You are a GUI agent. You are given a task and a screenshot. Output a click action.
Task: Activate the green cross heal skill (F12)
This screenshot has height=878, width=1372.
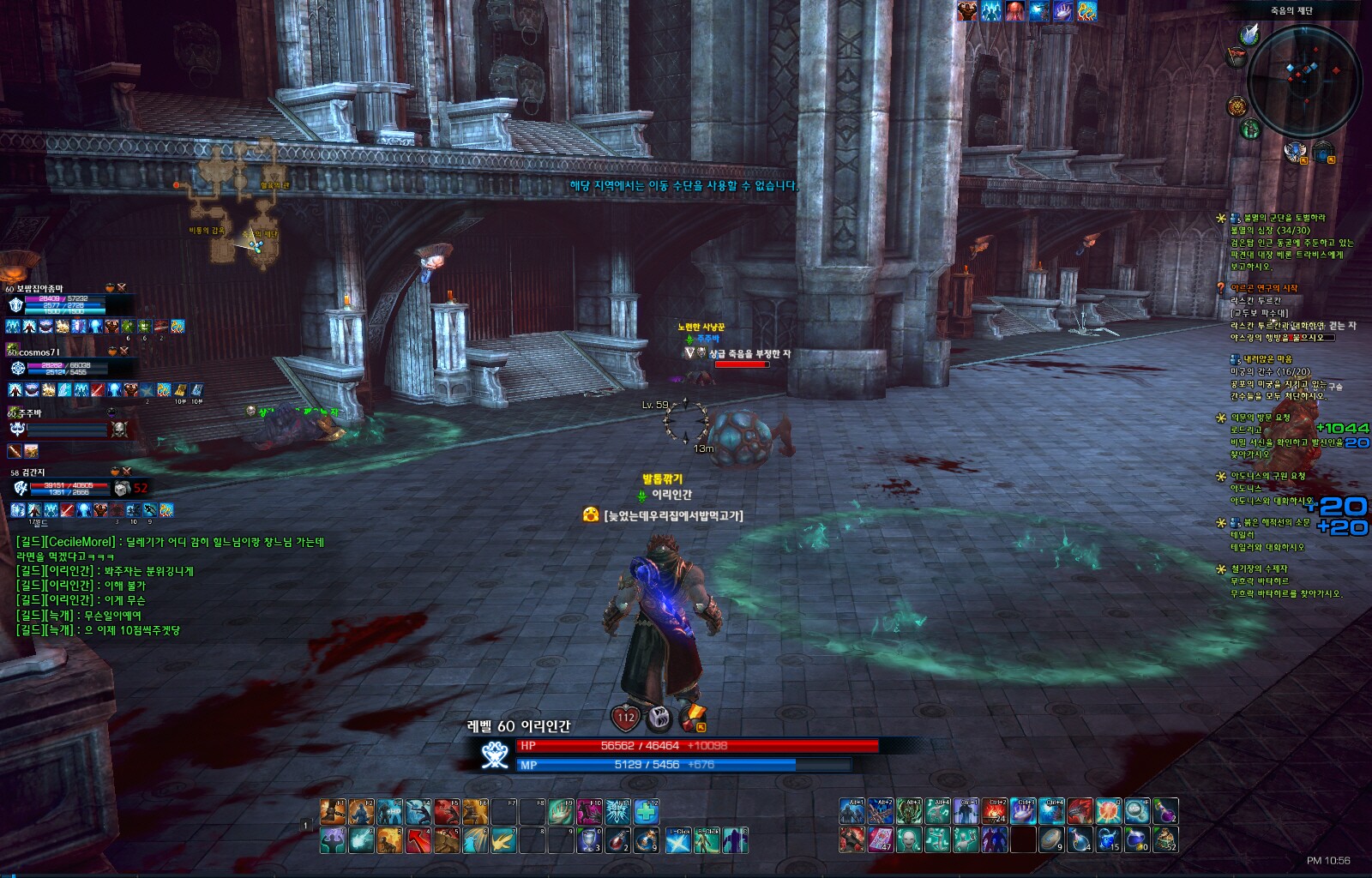click(647, 811)
